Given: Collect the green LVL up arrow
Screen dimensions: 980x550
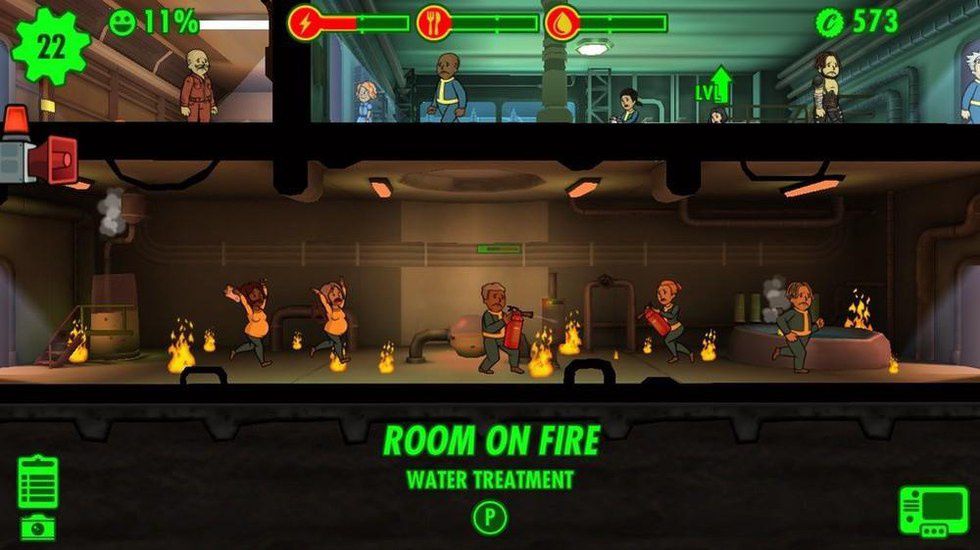Looking at the screenshot, I should point(720,84).
